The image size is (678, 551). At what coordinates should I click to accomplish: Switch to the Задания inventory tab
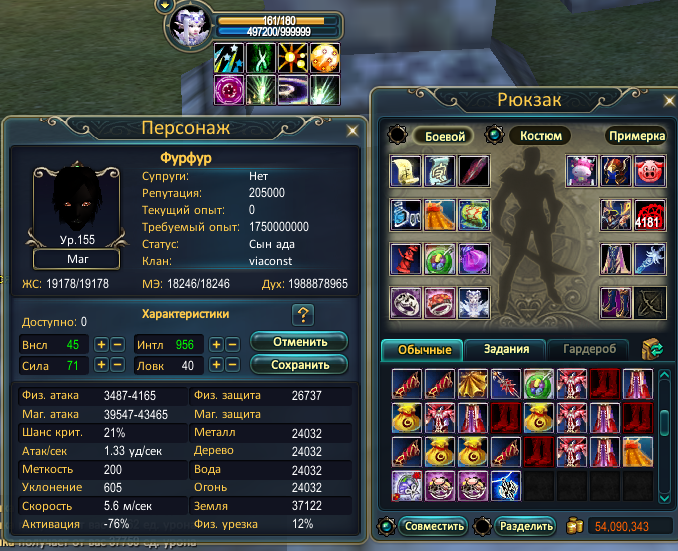[x=504, y=349]
